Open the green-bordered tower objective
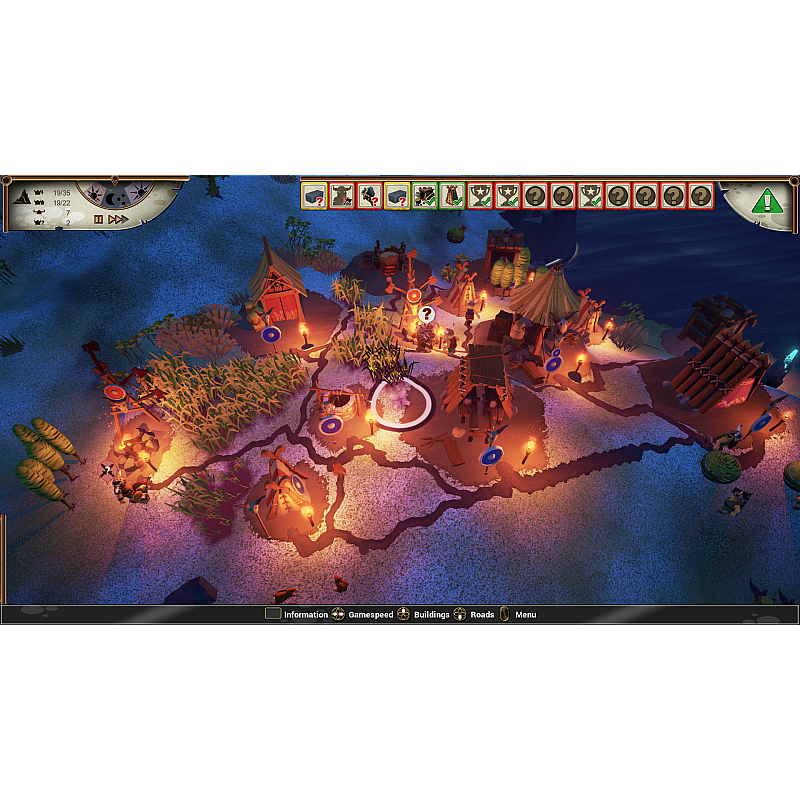Screen dimensions: 800x800 tap(453, 195)
